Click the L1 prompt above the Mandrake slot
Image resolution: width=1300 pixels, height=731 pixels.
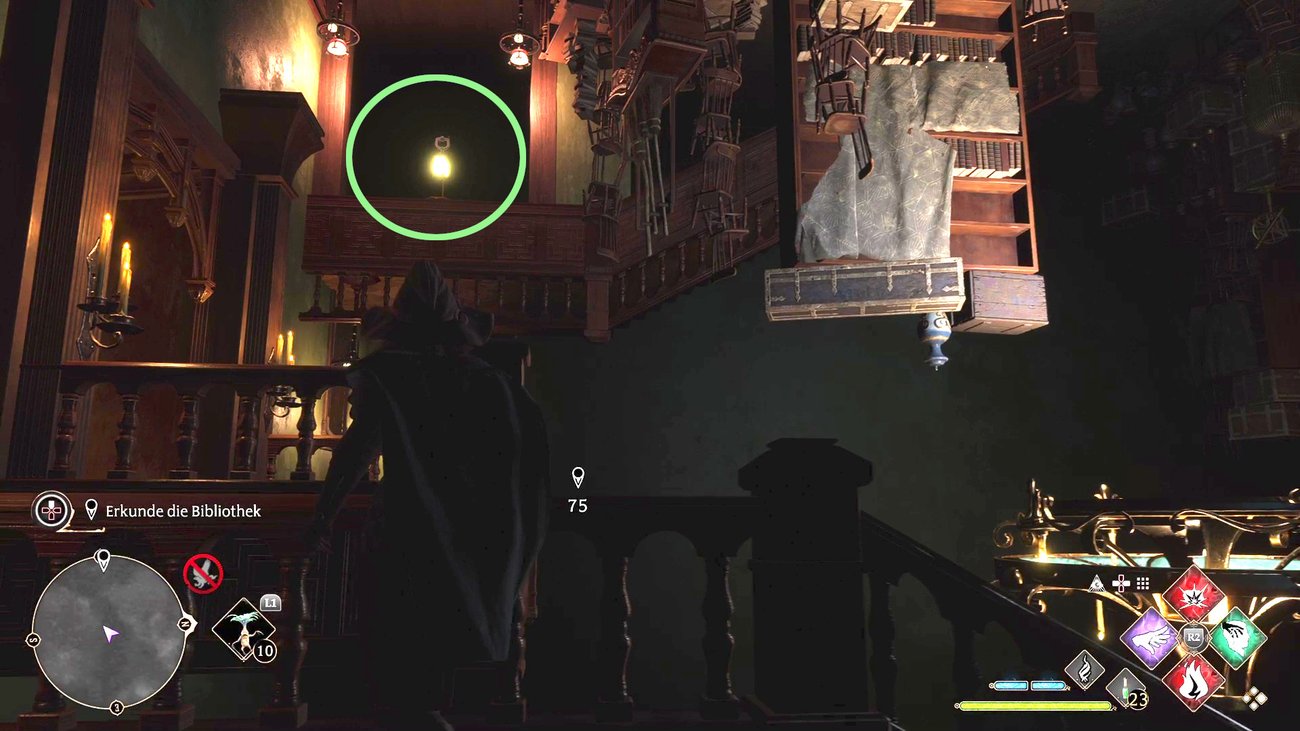click(271, 602)
